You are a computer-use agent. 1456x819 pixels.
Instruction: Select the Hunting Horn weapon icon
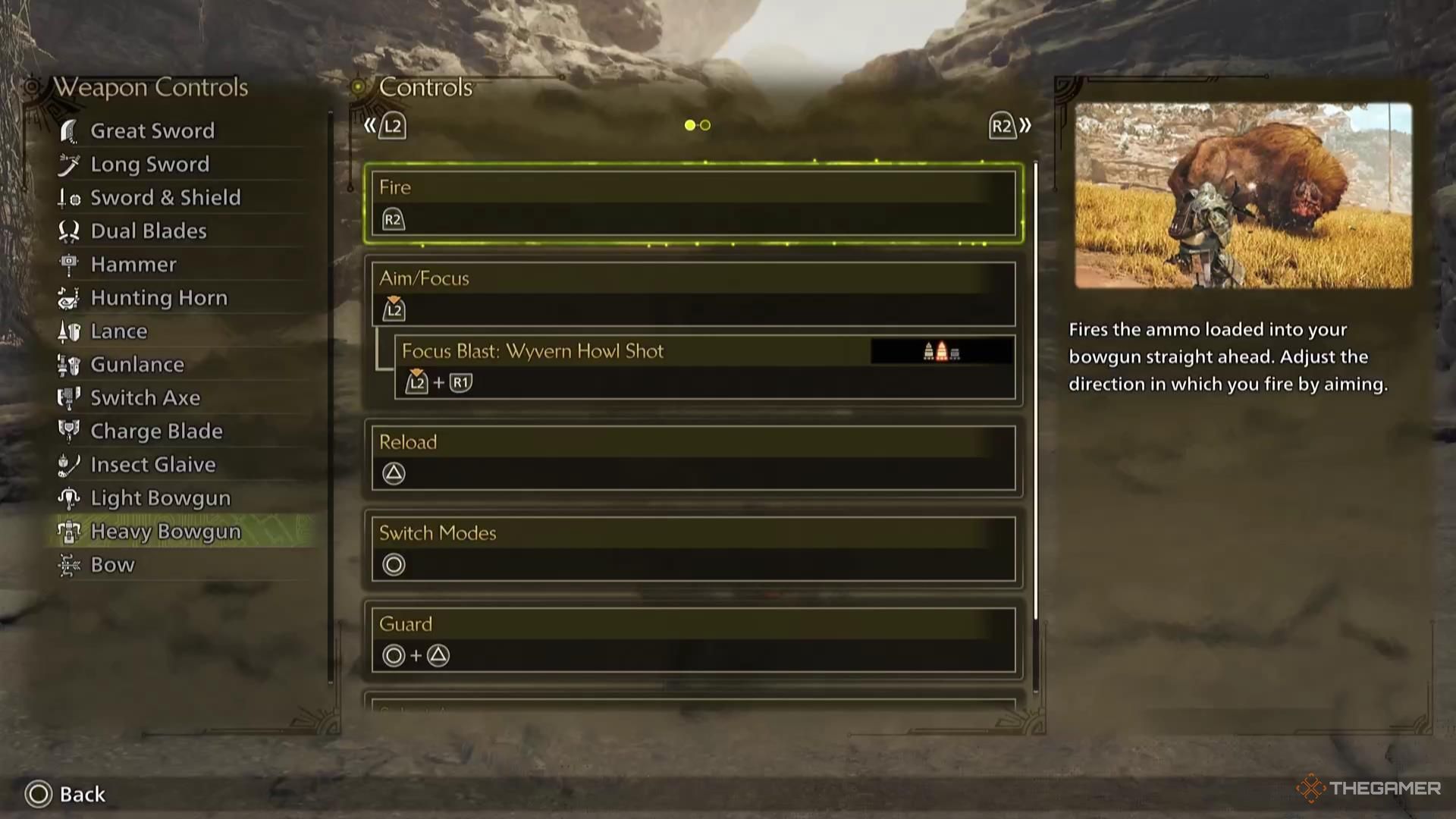pyautogui.click(x=70, y=297)
